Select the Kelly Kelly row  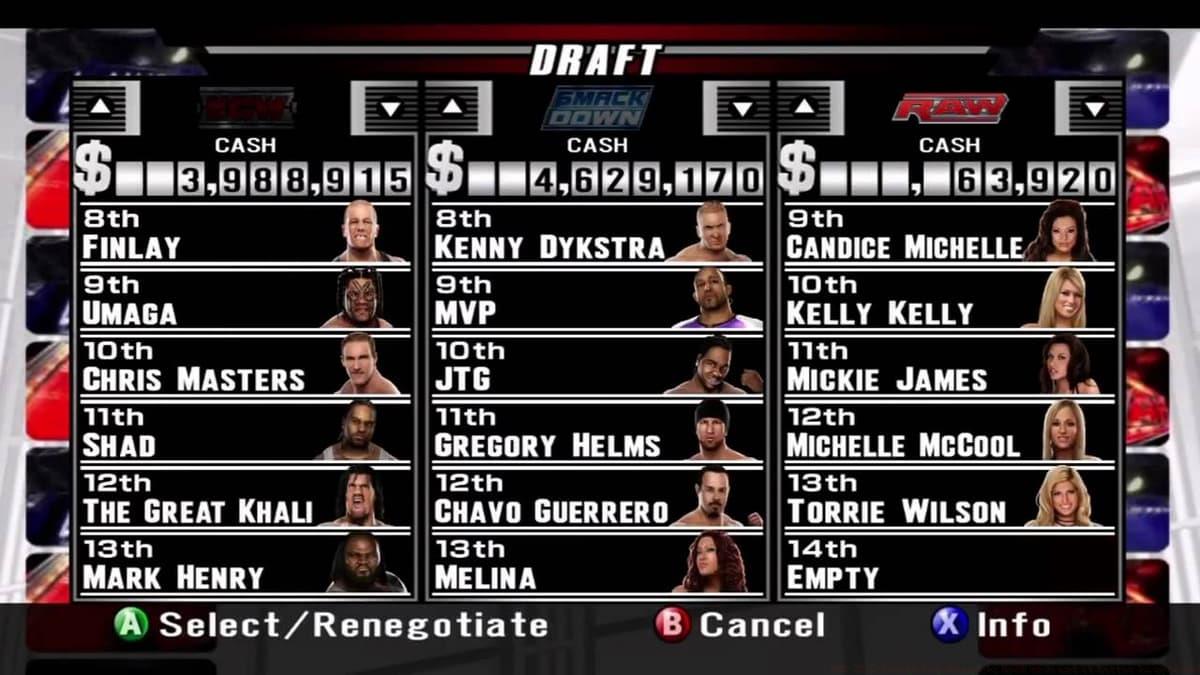(948, 299)
